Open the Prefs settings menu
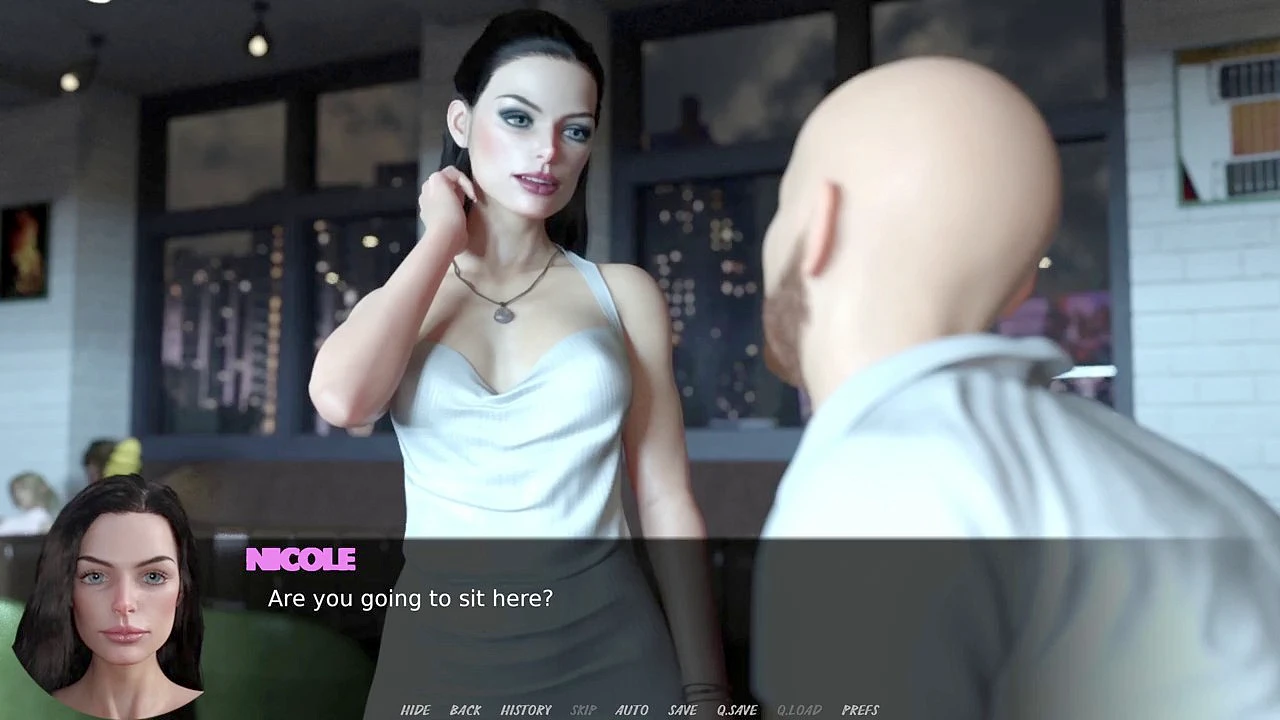The image size is (1280, 720). [860, 710]
